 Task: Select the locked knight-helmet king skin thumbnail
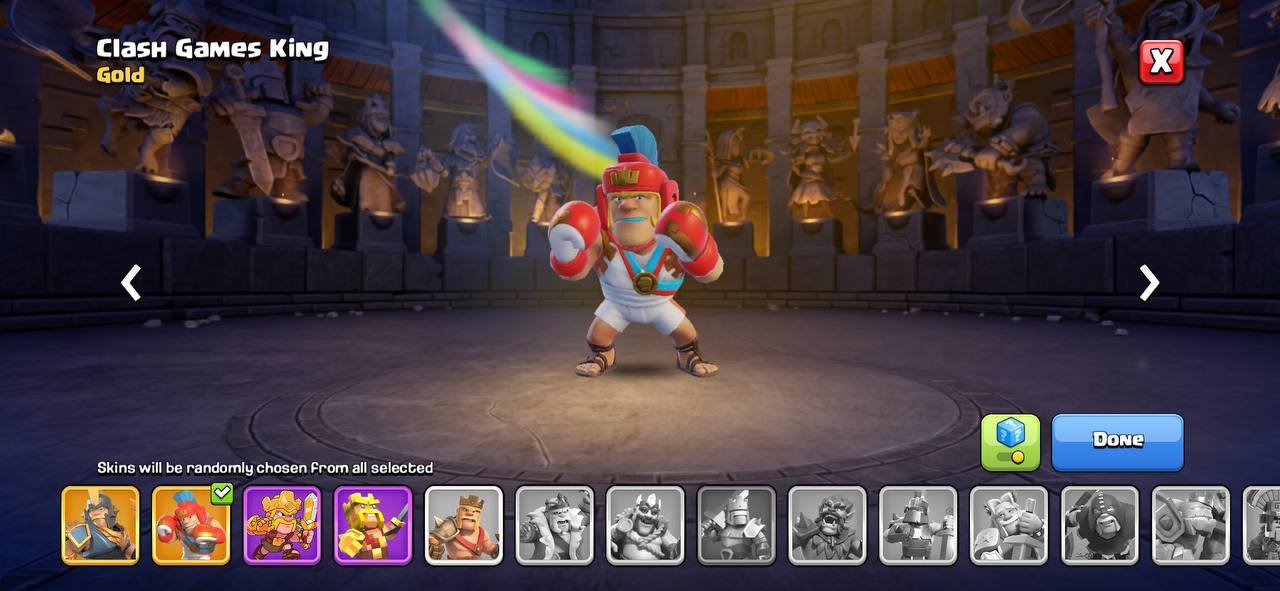coord(736,525)
